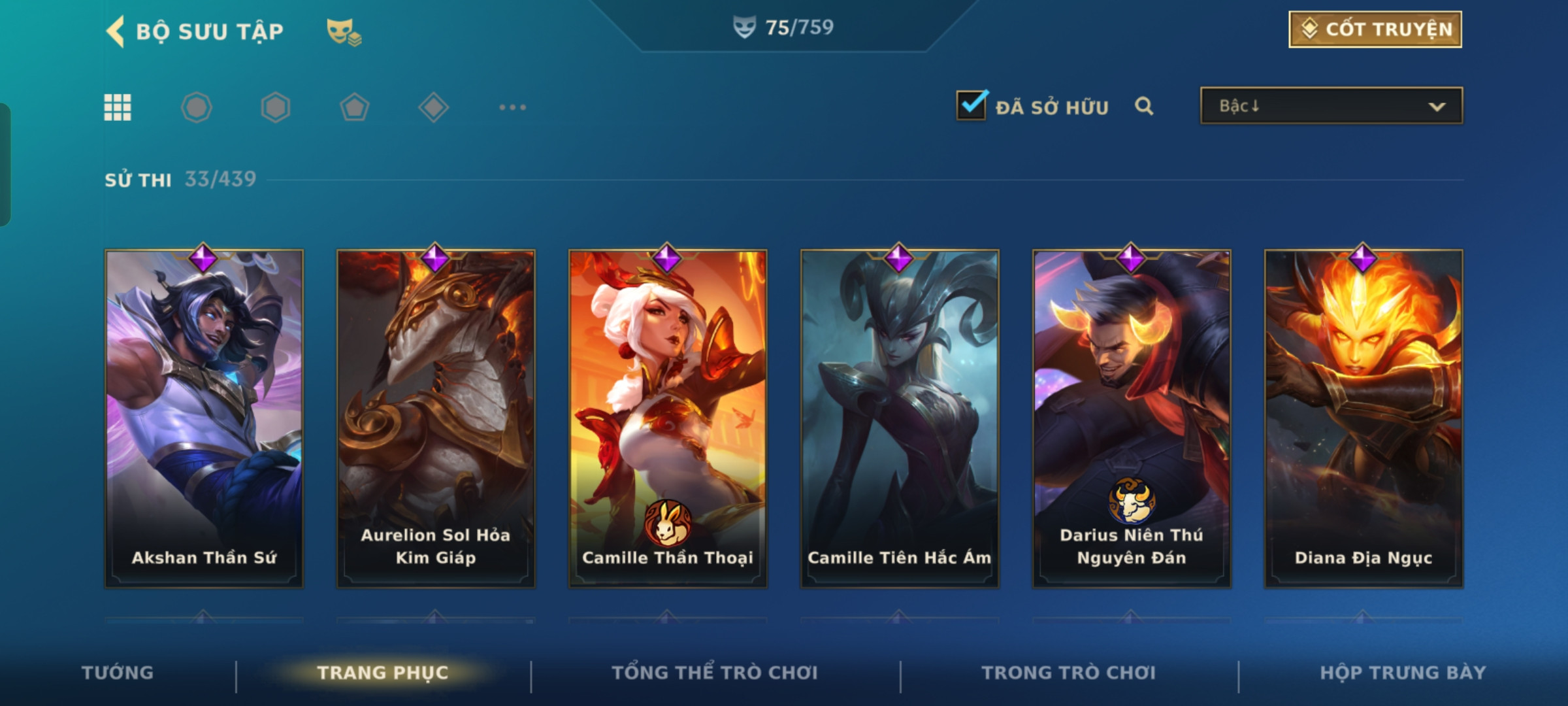Switch to the Tướng tab
The height and width of the screenshot is (706, 1568).
coord(118,673)
